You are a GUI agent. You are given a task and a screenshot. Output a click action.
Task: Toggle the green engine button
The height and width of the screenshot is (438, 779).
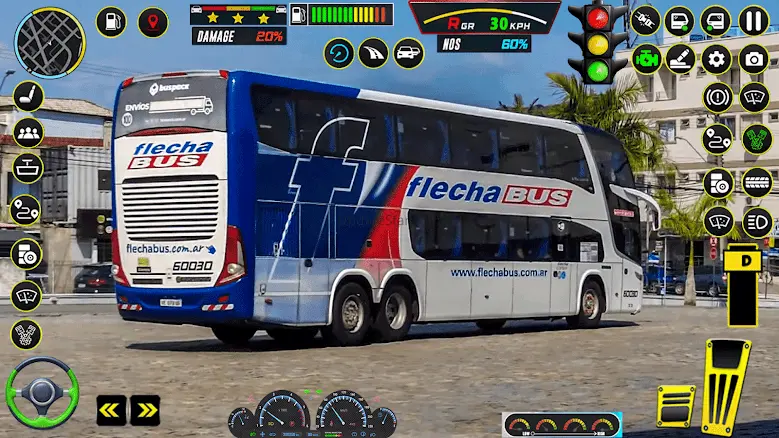pos(644,59)
